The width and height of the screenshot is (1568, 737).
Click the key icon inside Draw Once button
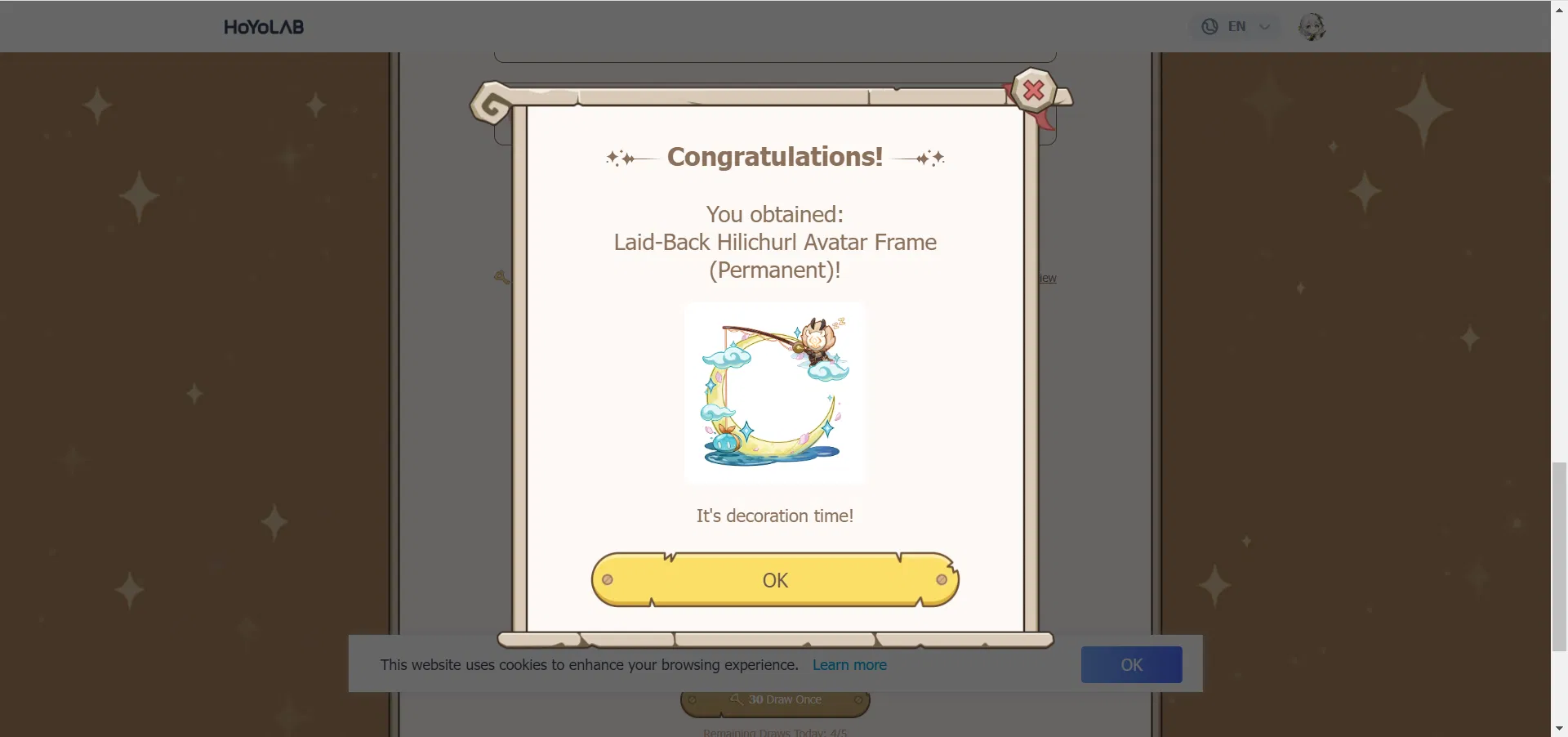(736, 699)
